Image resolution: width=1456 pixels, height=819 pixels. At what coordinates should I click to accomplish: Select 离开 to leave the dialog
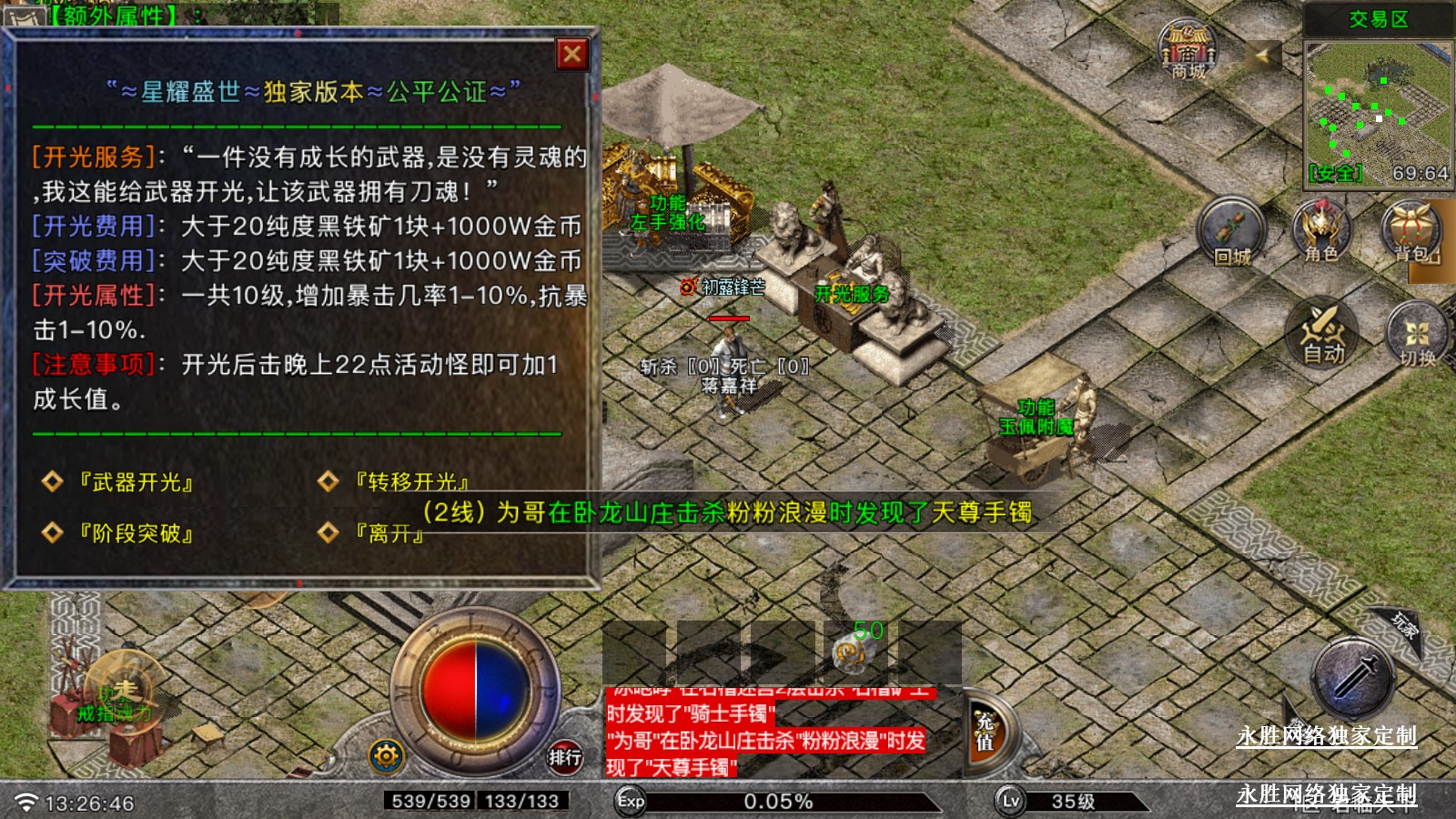(389, 533)
